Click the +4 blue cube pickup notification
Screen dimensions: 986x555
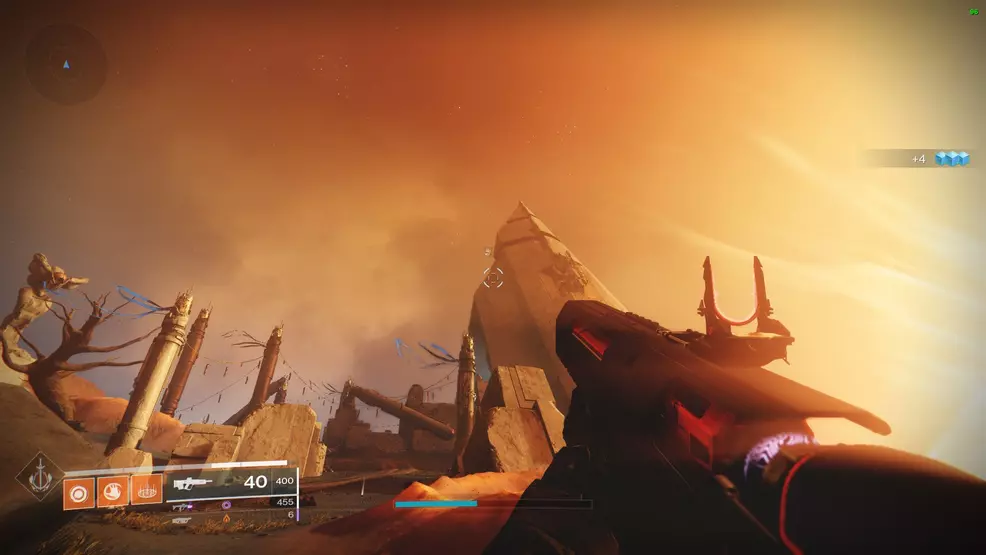[940, 158]
